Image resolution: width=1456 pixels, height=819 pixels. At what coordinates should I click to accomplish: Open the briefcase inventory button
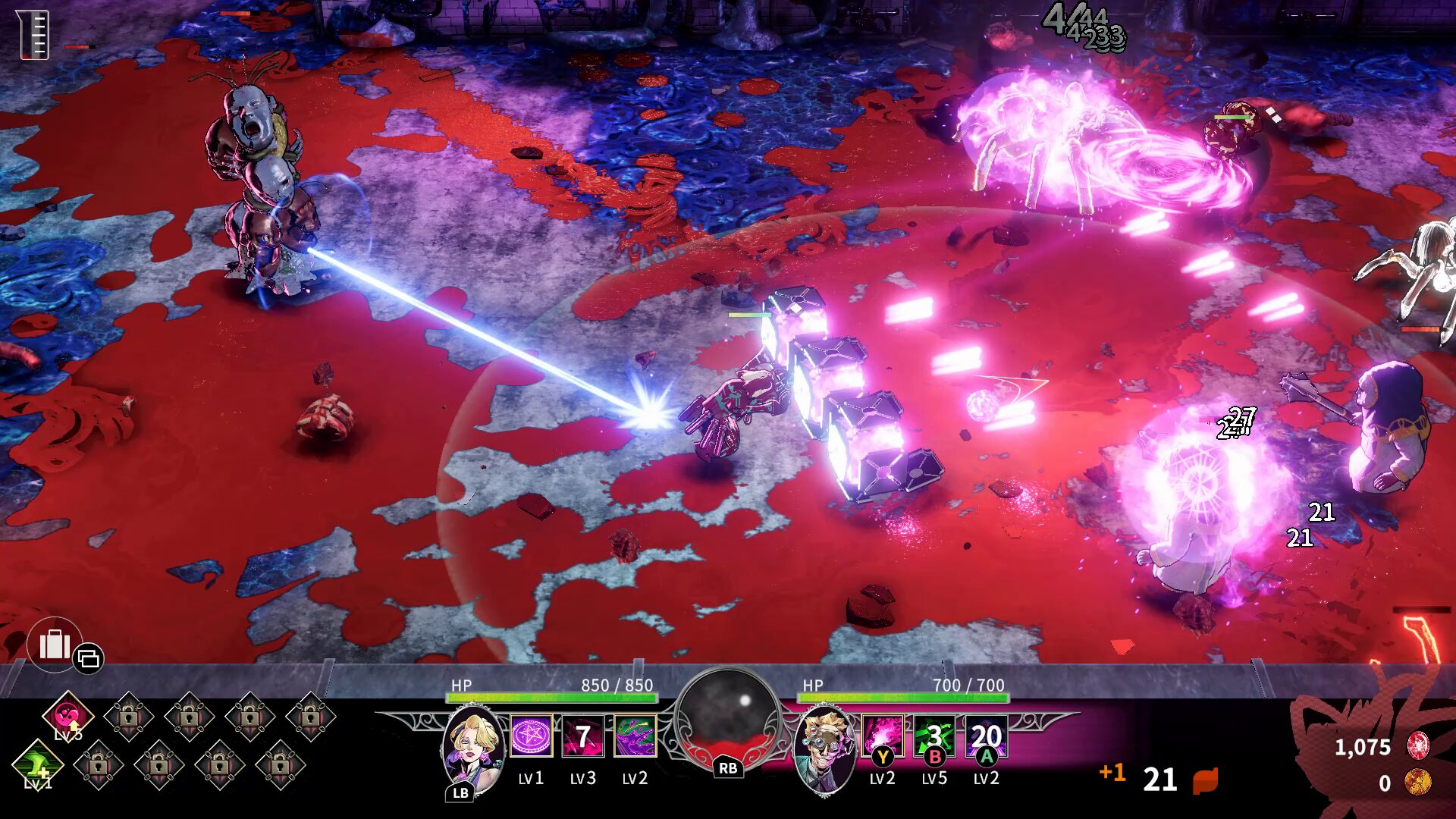(x=55, y=645)
